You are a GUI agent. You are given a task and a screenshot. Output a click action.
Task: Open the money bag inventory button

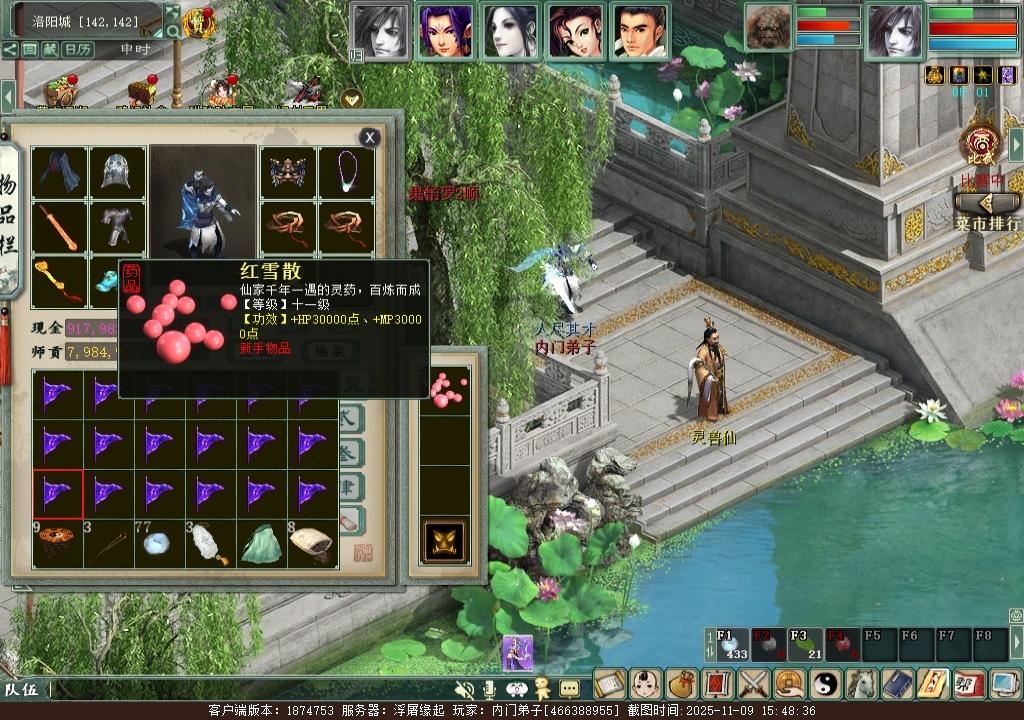coord(681,684)
